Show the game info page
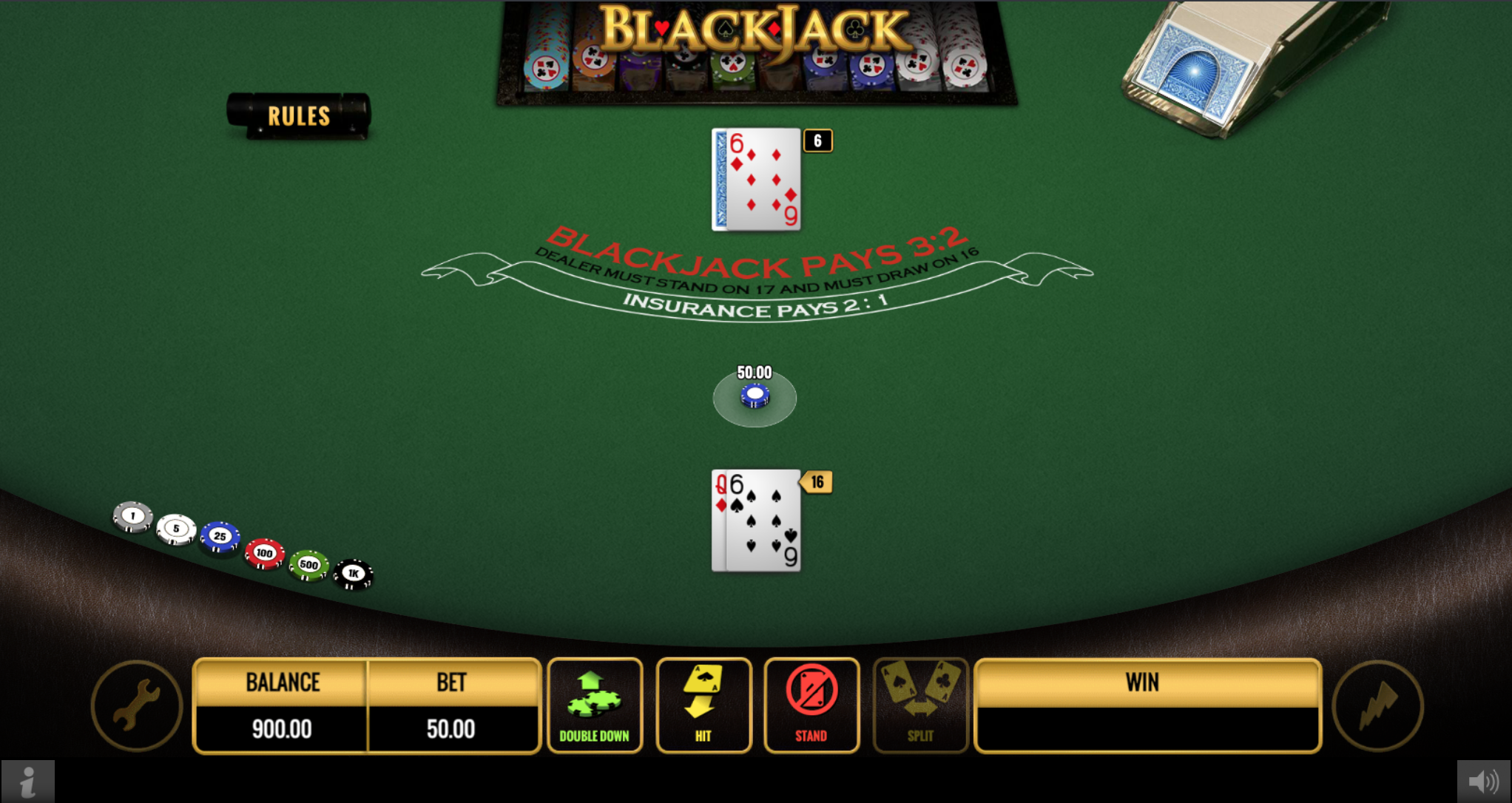This screenshot has width=1512, height=803. pos(27,781)
